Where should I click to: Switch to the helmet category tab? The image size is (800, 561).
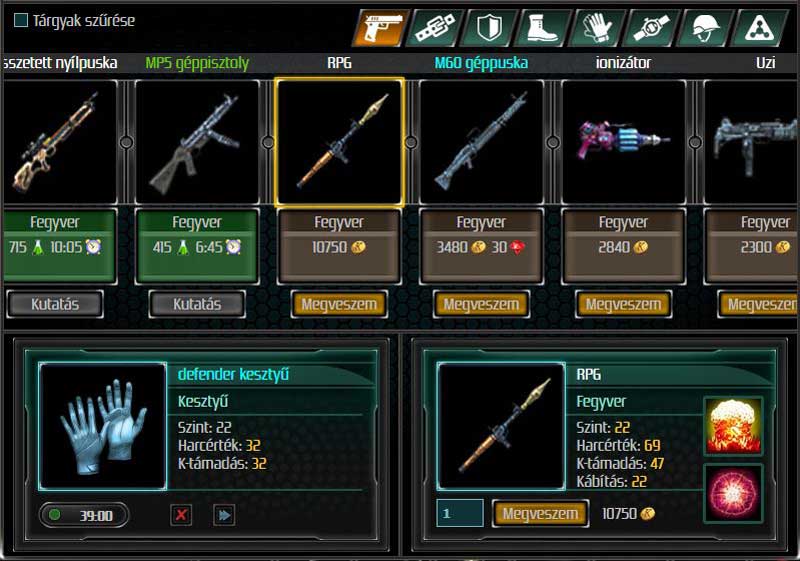click(705, 28)
